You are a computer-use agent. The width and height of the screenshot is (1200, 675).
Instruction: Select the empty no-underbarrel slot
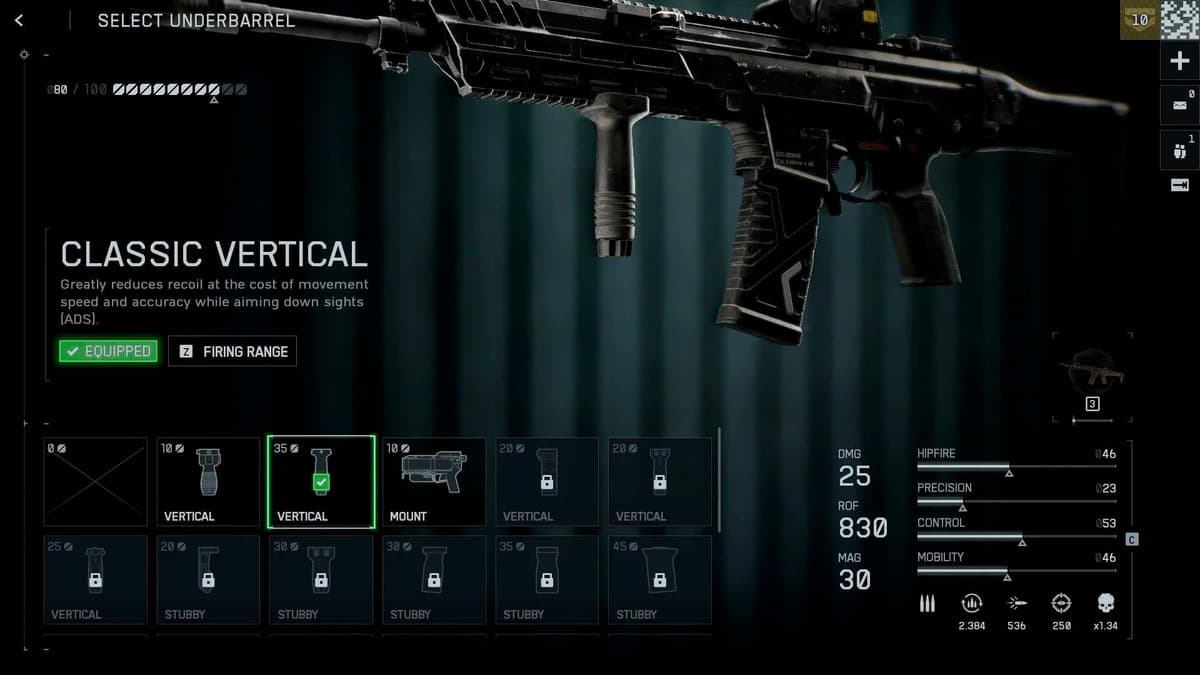[95, 482]
